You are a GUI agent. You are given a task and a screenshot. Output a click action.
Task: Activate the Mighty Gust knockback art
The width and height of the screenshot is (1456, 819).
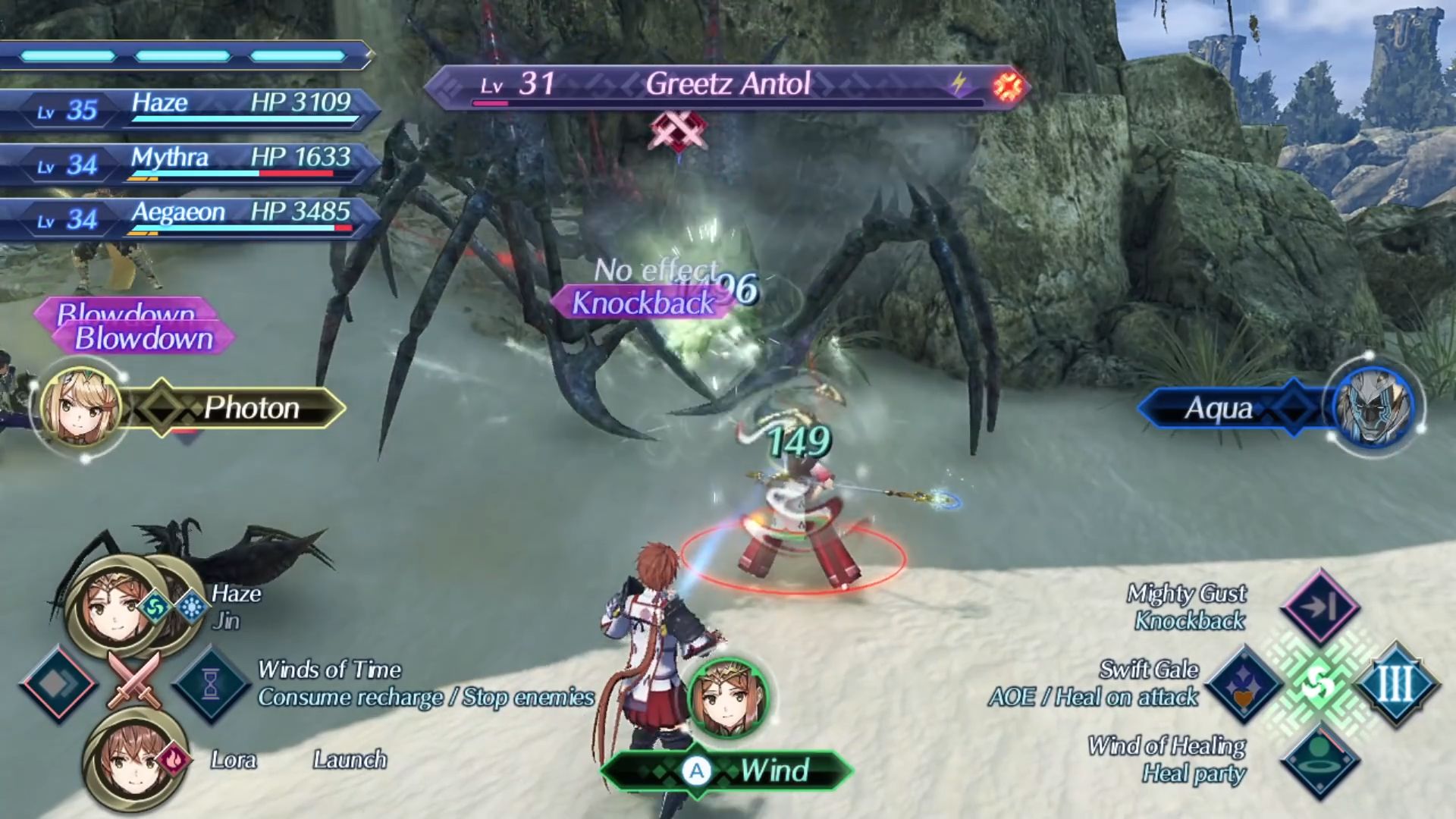(1319, 607)
